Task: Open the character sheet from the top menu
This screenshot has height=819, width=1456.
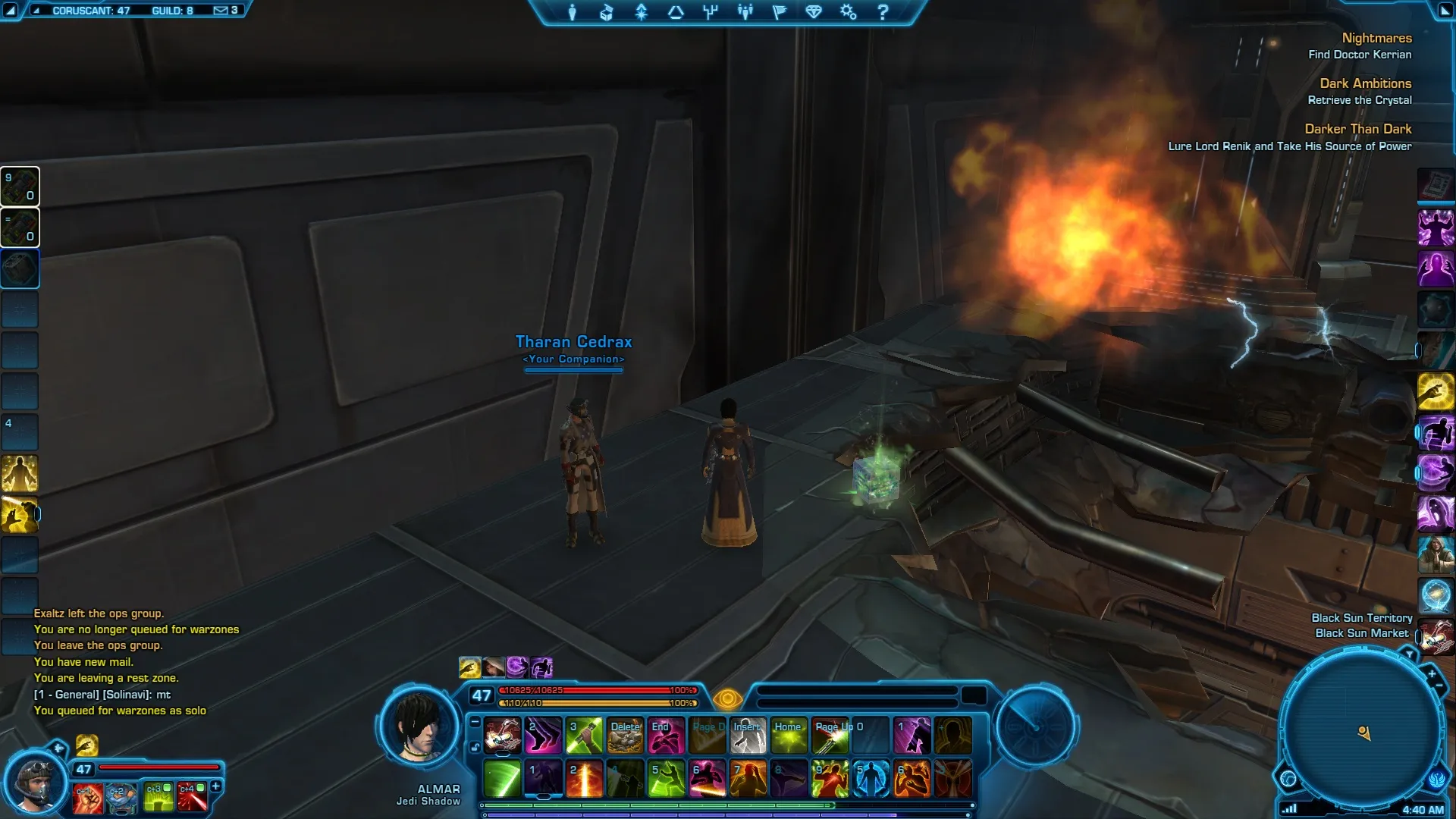Action: (573, 12)
